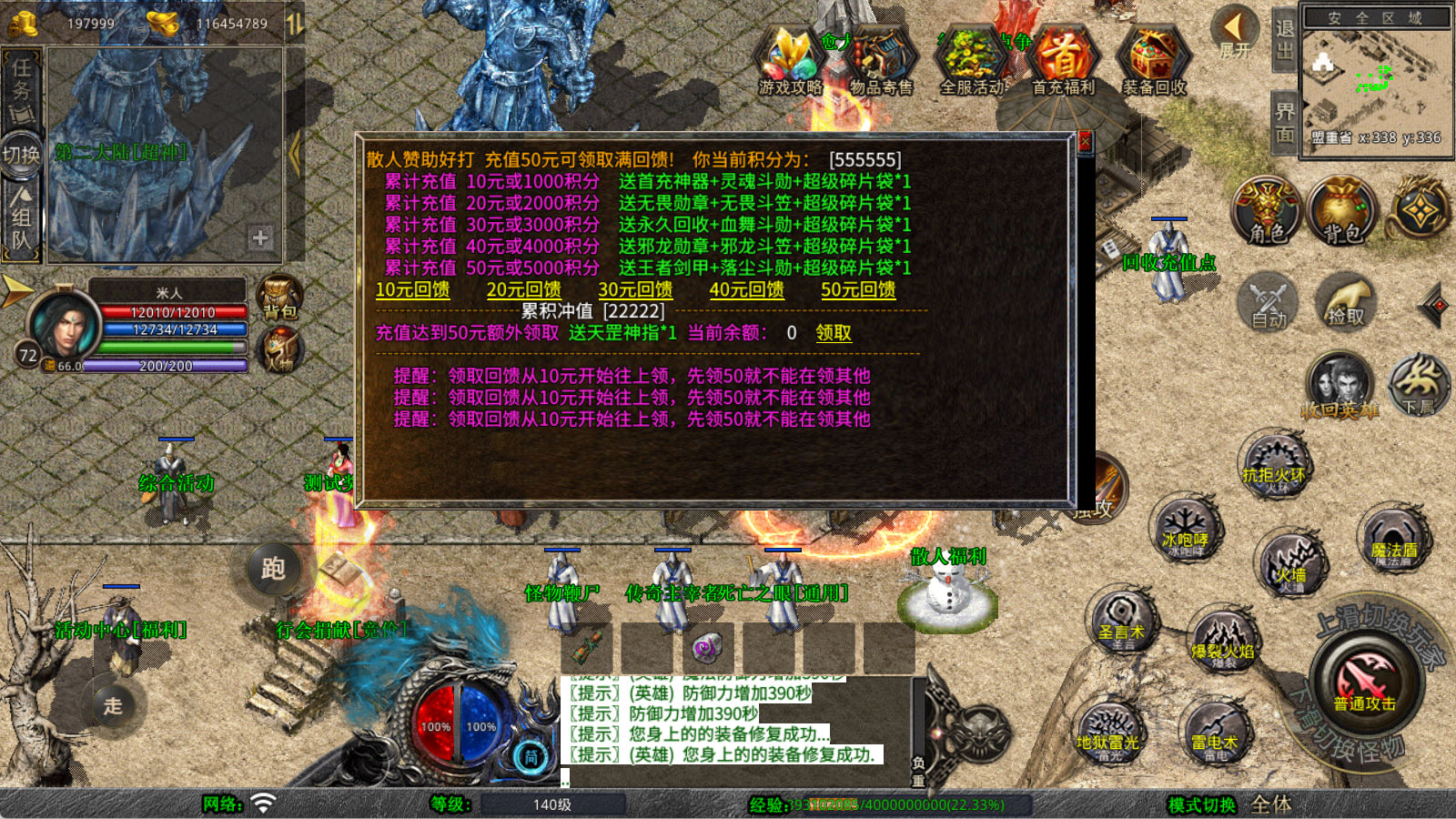
Task: Open the 游戏攻略 game guide
Action: (x=790, y=60)
